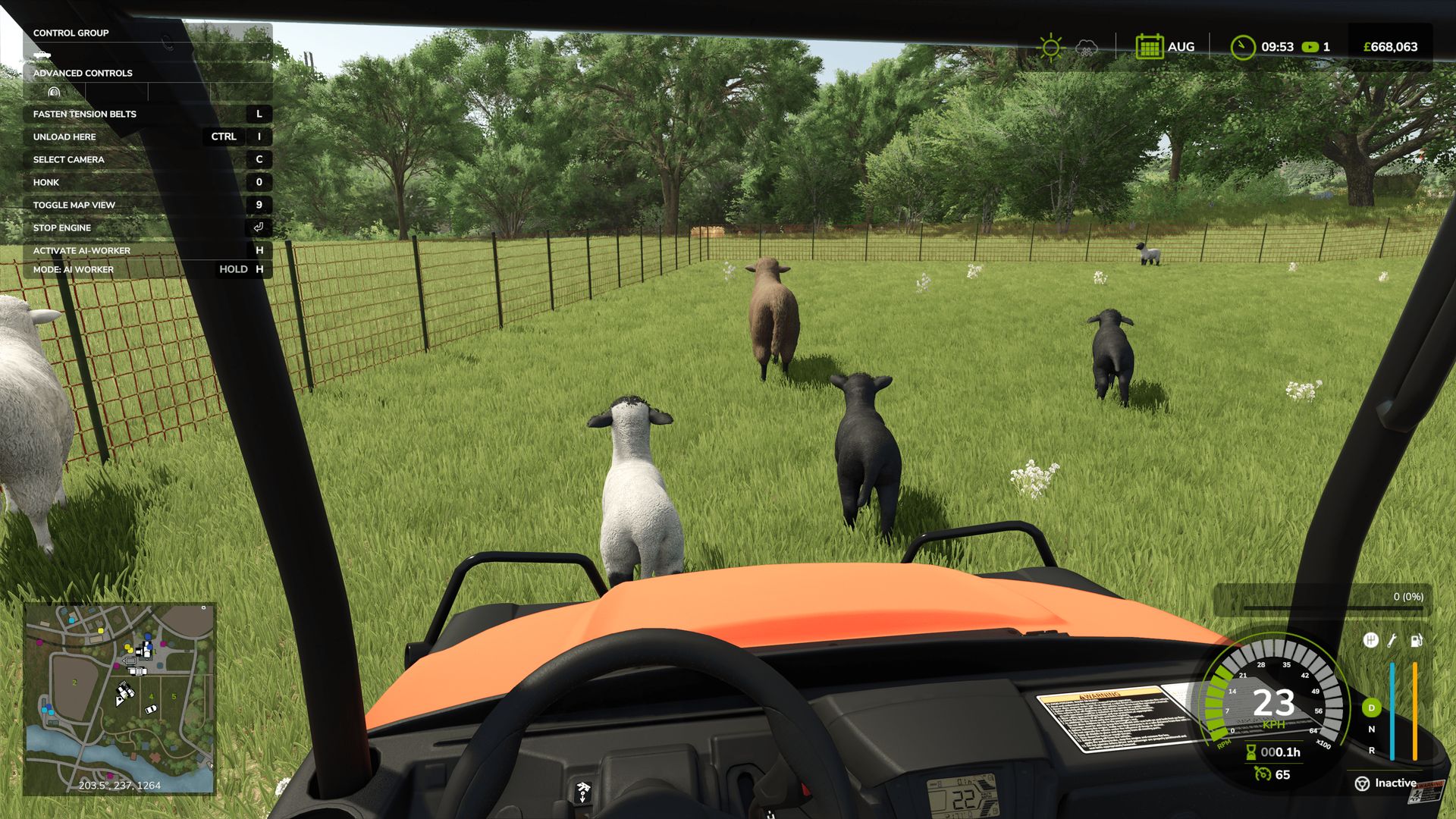Click the Honk control button
The height and width of the screenshot is (819, 1456).
45,182
